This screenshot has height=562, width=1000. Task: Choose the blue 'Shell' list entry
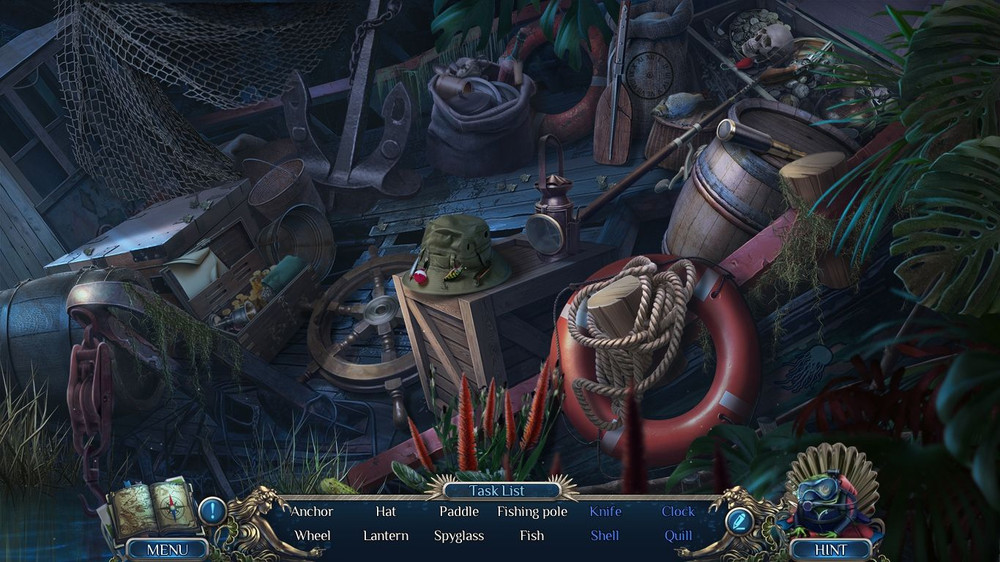point(605,535)
